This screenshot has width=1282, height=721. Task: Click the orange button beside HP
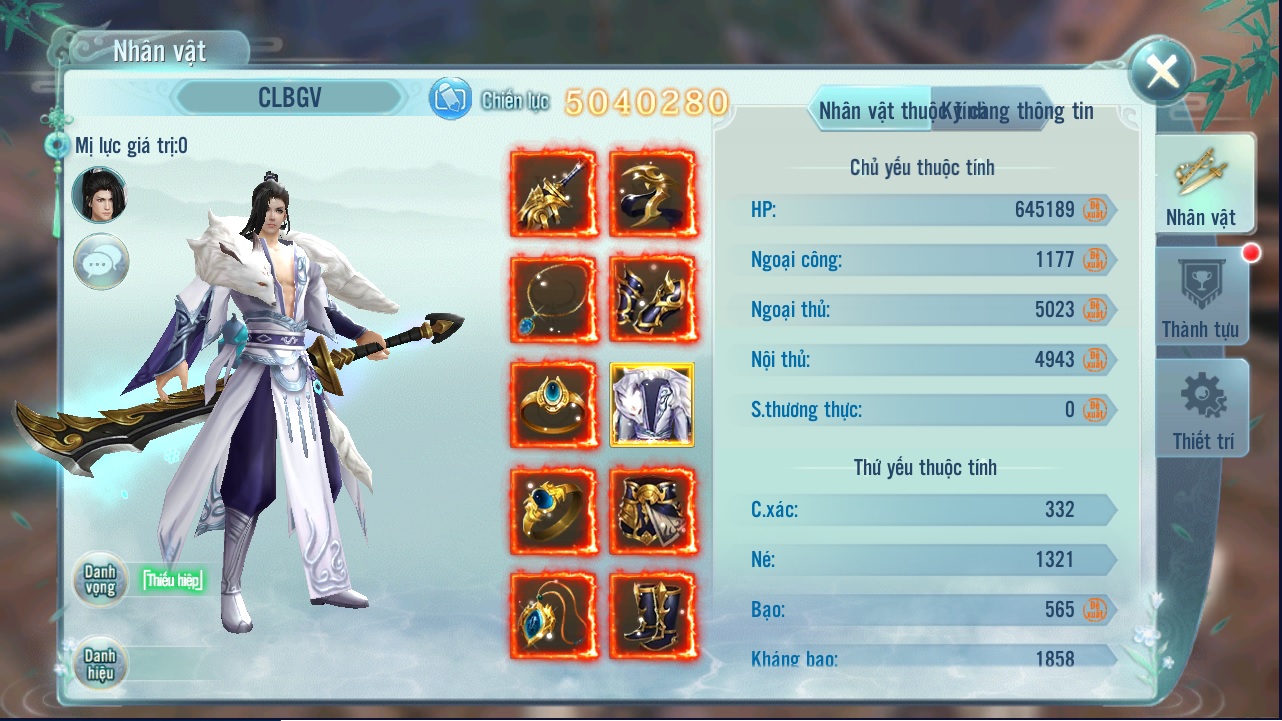click(1094, 210)
